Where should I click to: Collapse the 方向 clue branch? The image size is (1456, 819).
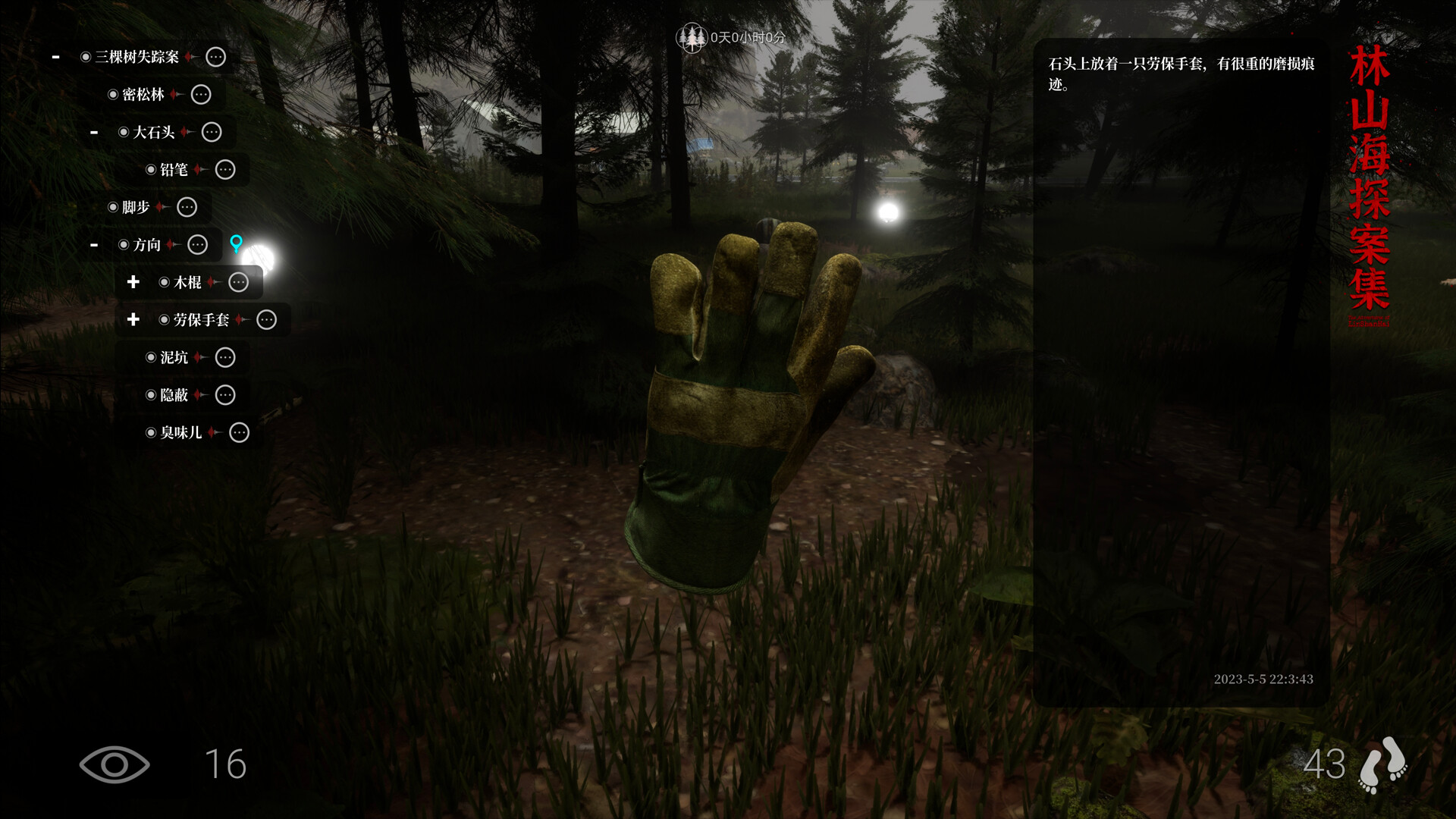pyautogui.click(x=94, y=244)
